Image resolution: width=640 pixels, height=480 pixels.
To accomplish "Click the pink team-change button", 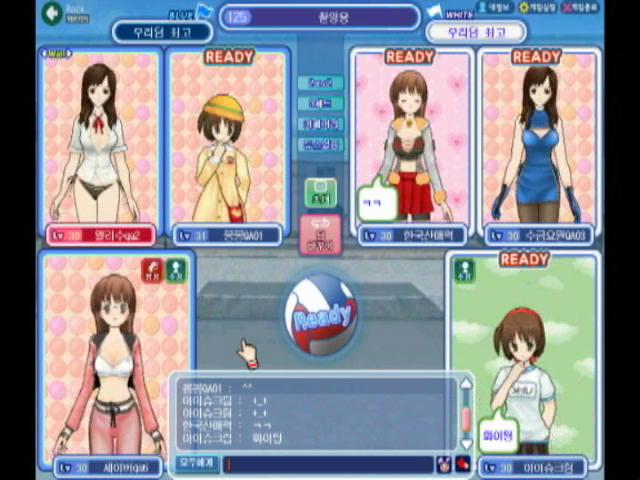I will click(320, 234).
